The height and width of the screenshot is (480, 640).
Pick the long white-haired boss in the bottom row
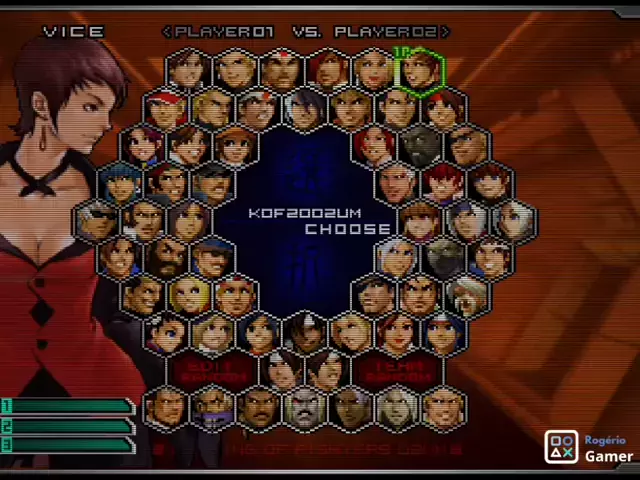pyautogui.click(x=397, y=408)
